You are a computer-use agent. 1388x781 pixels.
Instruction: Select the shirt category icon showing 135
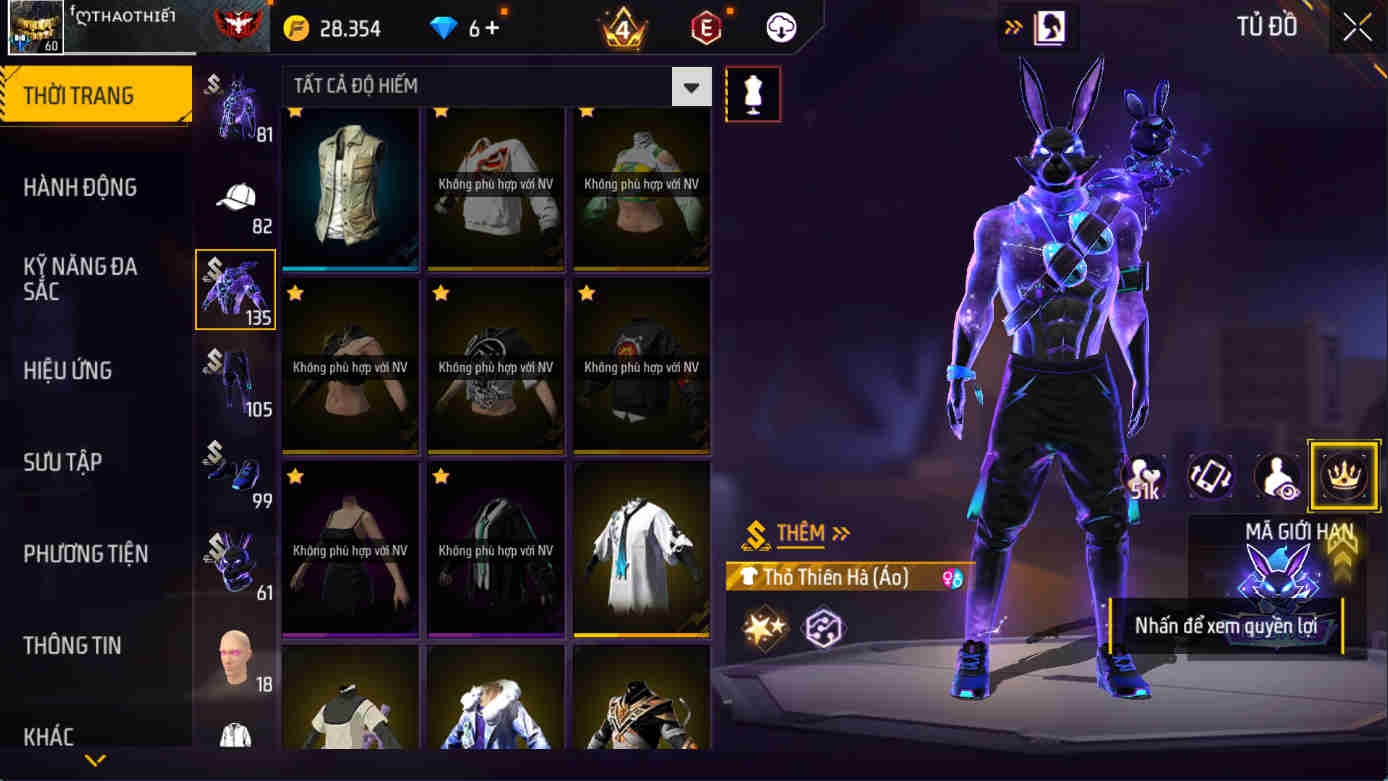point(236,289)
